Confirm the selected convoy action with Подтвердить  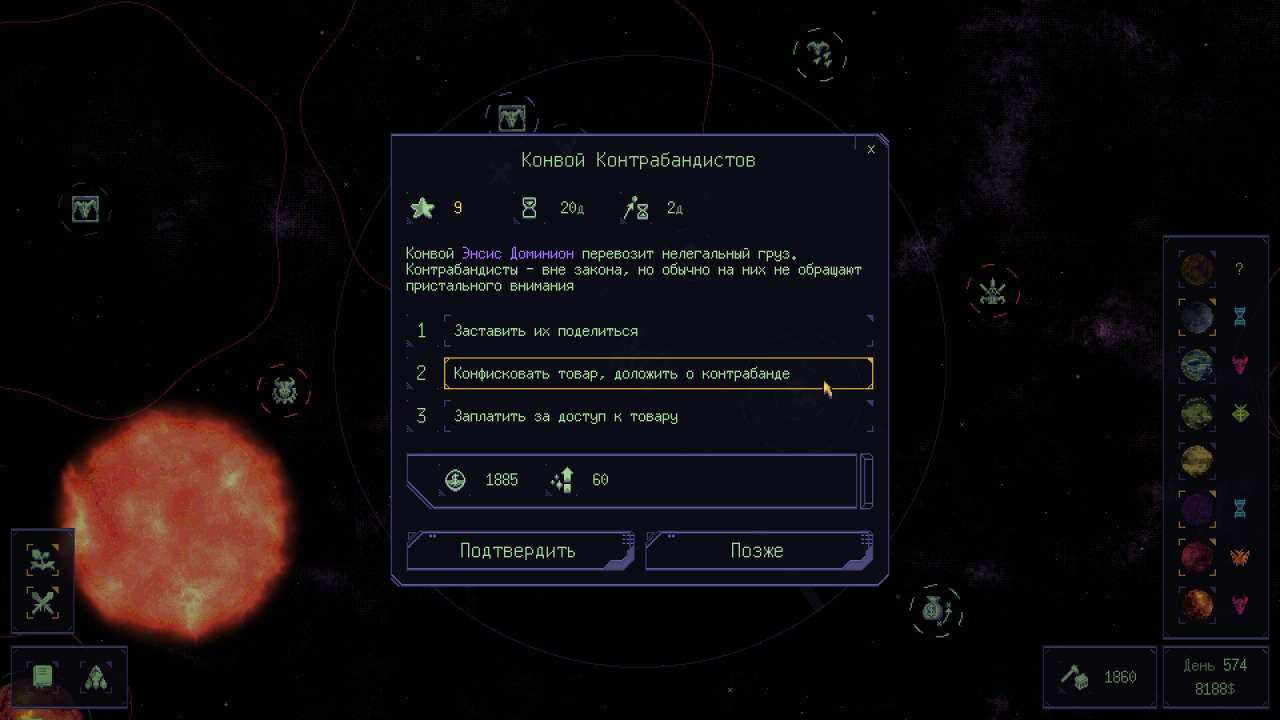[518, 551]
